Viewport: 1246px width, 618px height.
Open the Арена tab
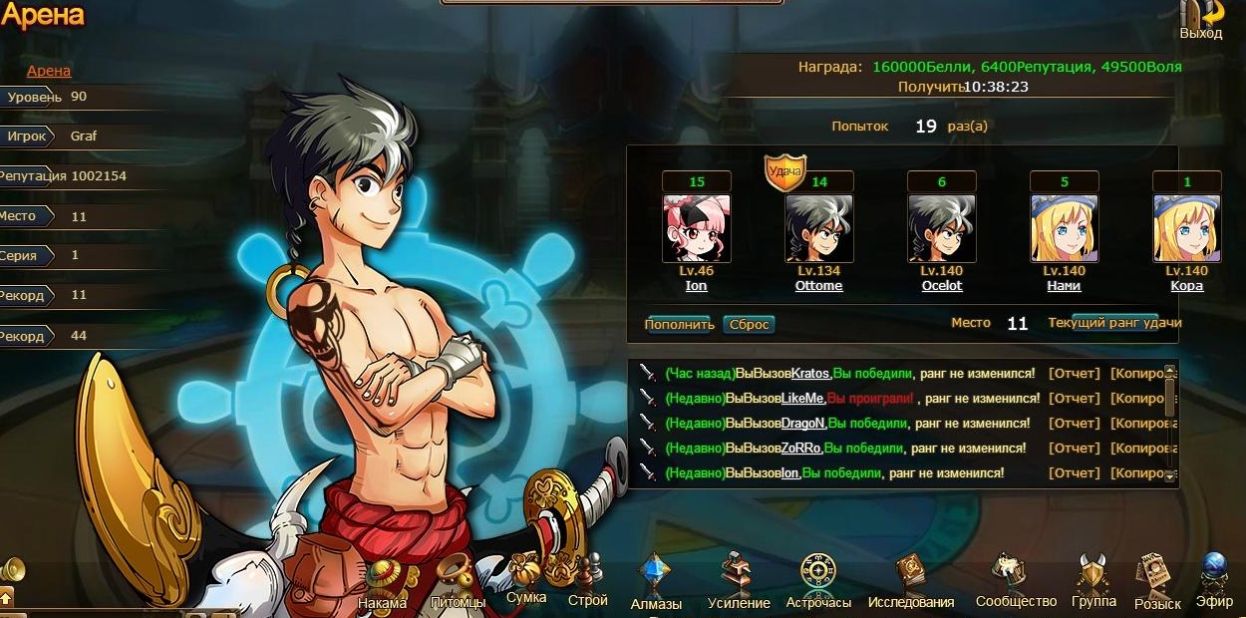coord(49,71)
